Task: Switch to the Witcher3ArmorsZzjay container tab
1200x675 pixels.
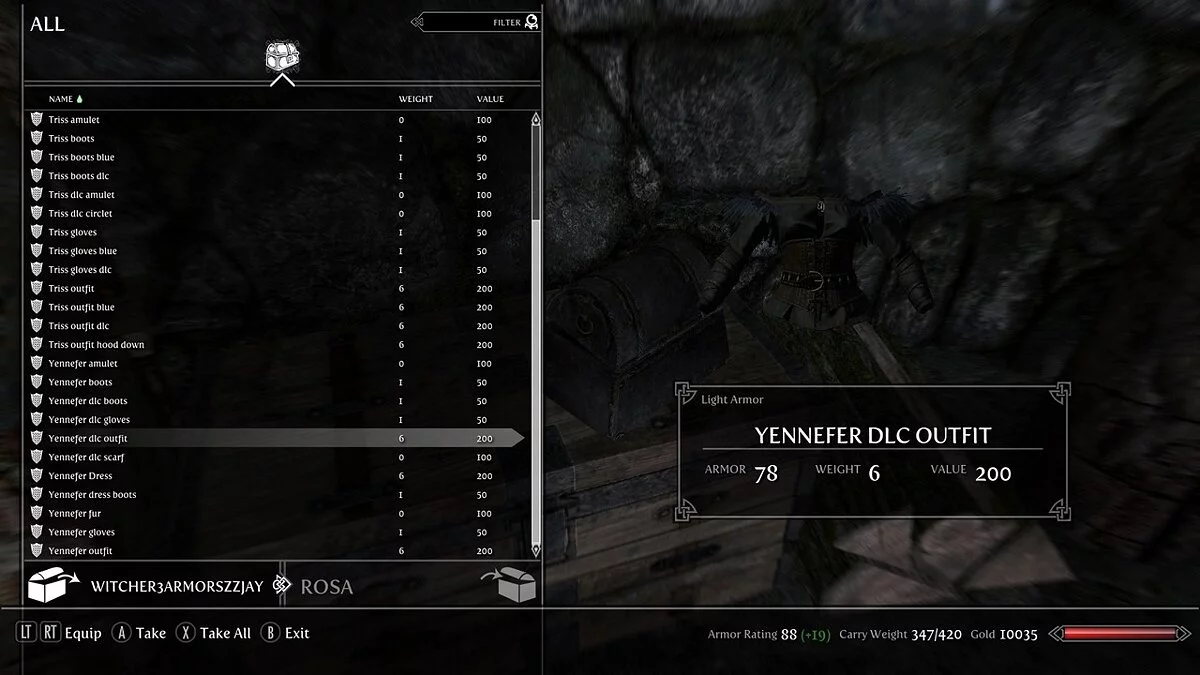Action: click(x=176, y=587)
